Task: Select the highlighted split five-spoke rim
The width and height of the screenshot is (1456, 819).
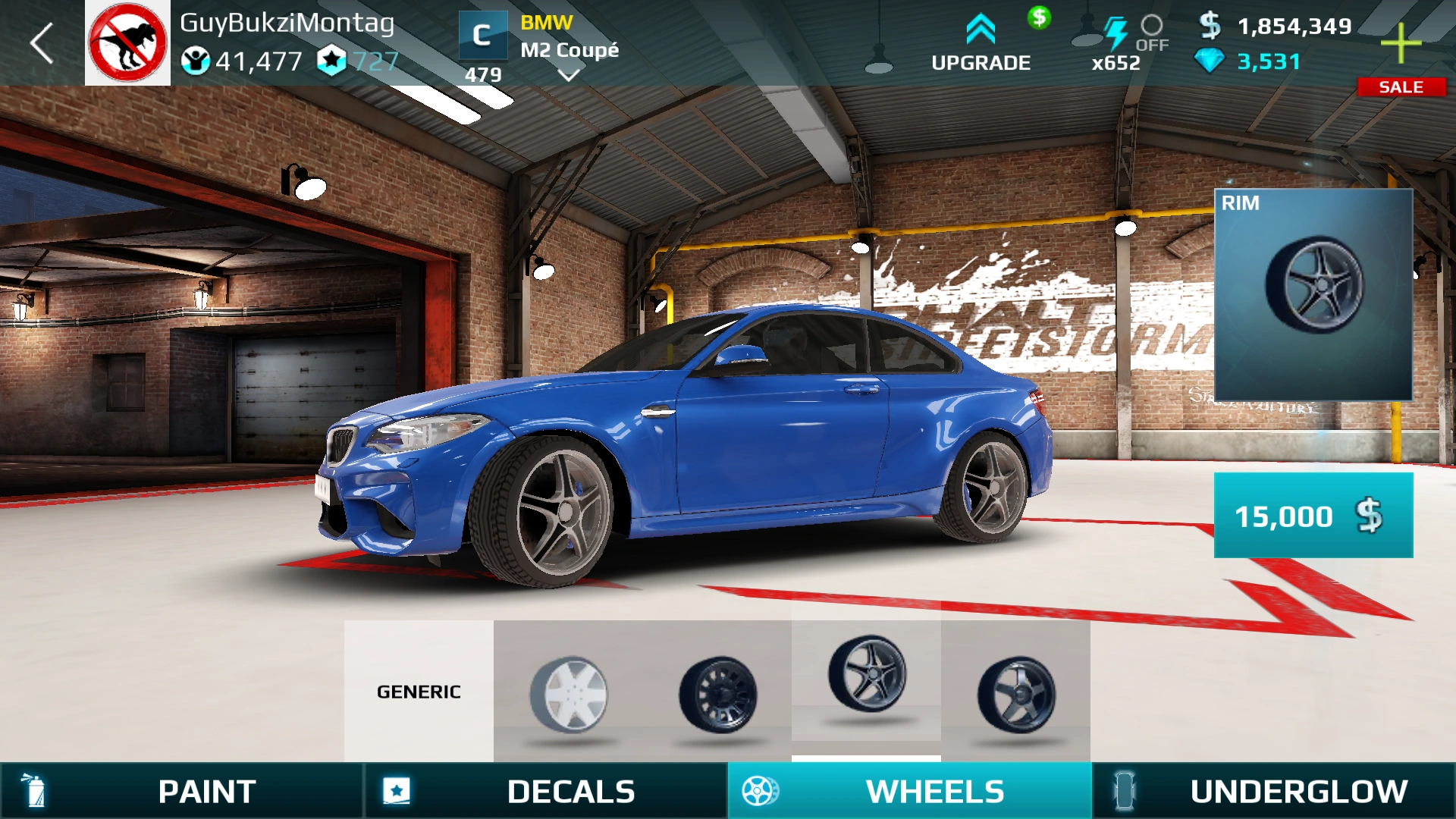Action: [x=867, y=675]
